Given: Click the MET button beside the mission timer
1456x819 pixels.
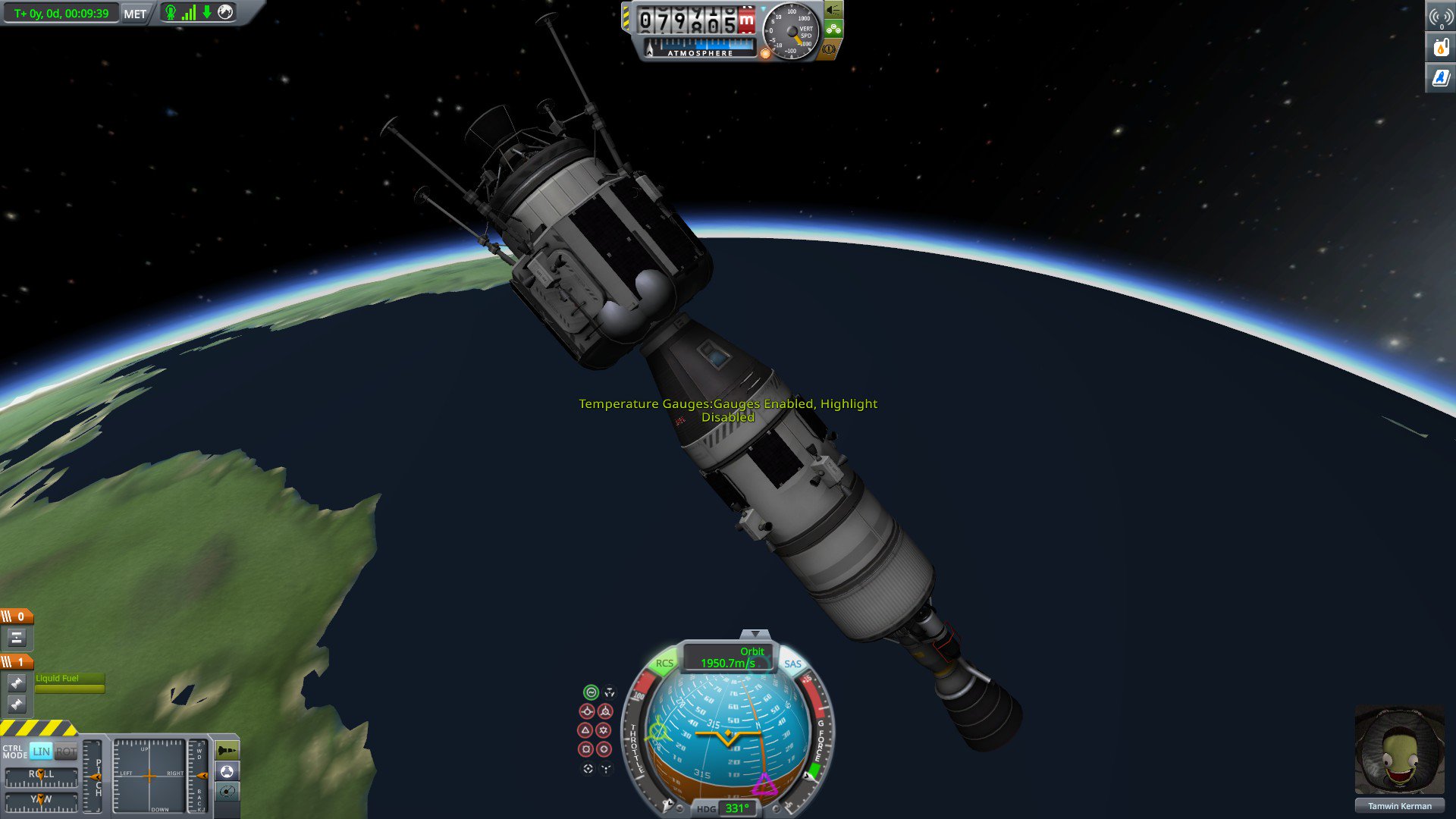Looking at the screenshot, I should [134, 13].
